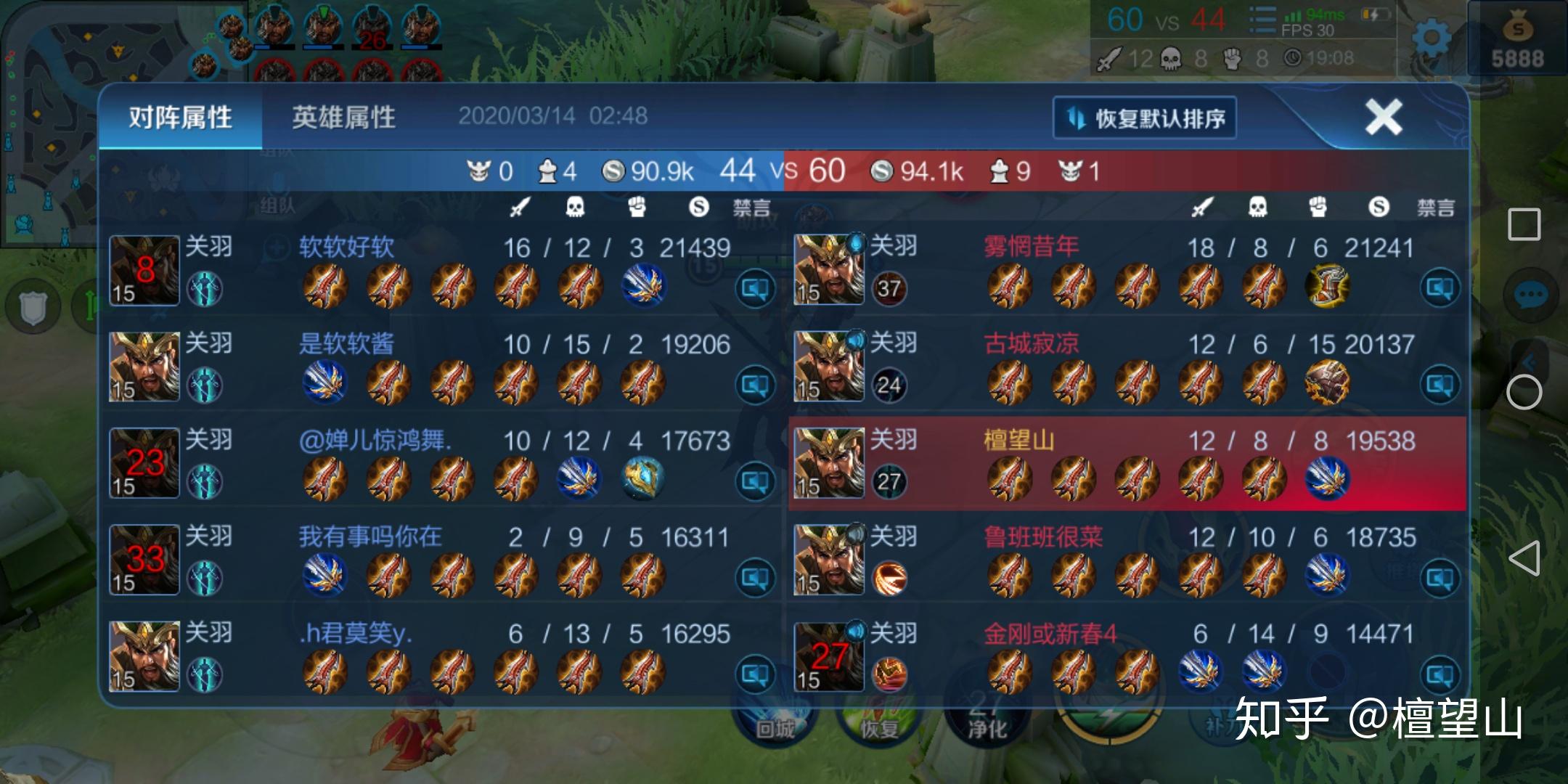Screen dimensions: 1568x784
Task: Close the scoreboard panel
Action: (1383, 118)
